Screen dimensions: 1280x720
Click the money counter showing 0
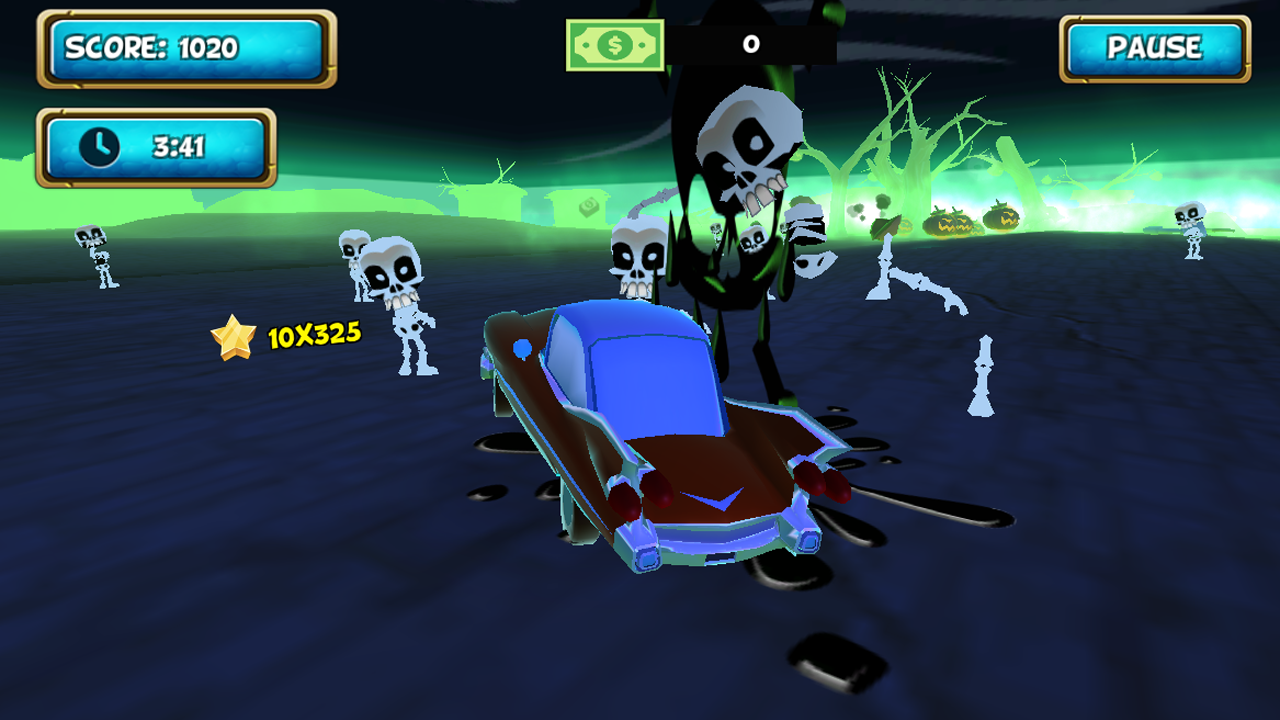(x=750, y=43)
